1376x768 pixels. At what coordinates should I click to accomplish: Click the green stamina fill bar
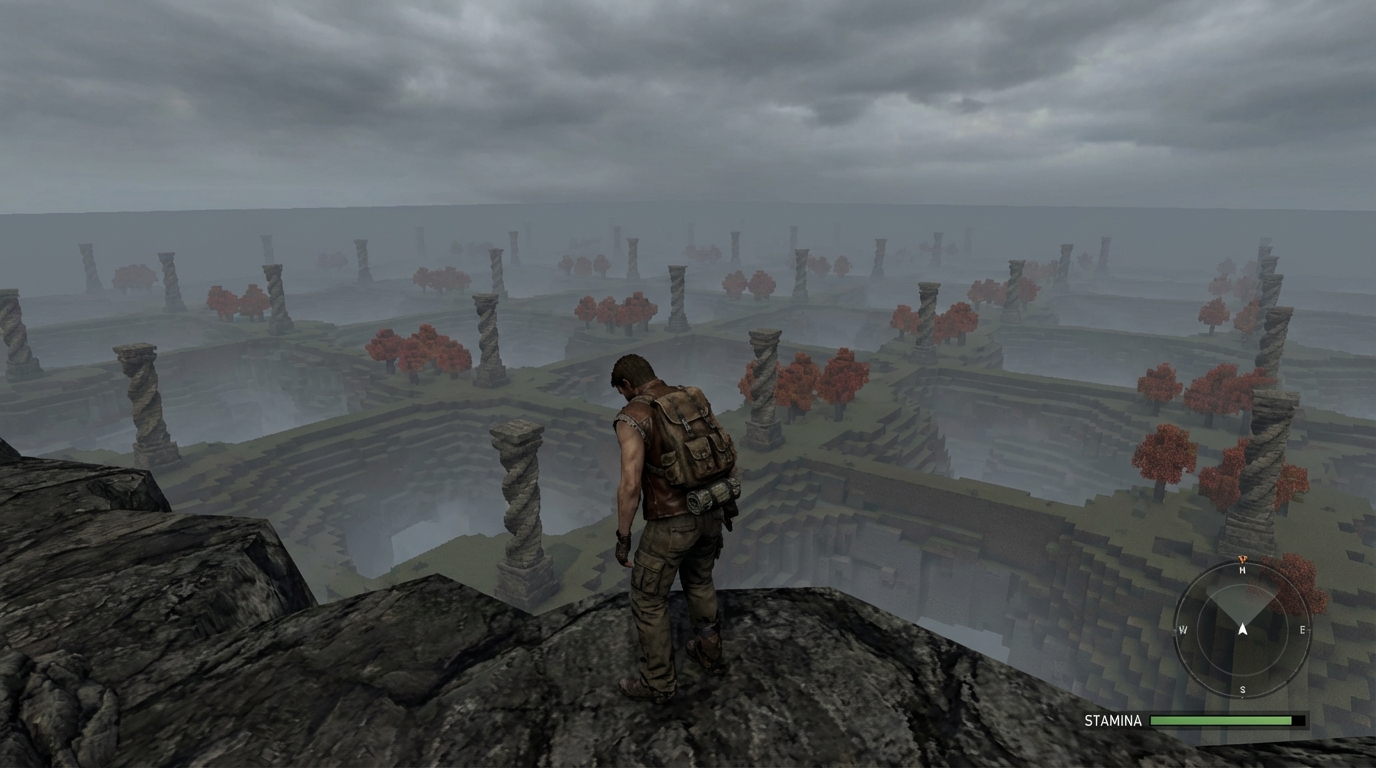1220,720
